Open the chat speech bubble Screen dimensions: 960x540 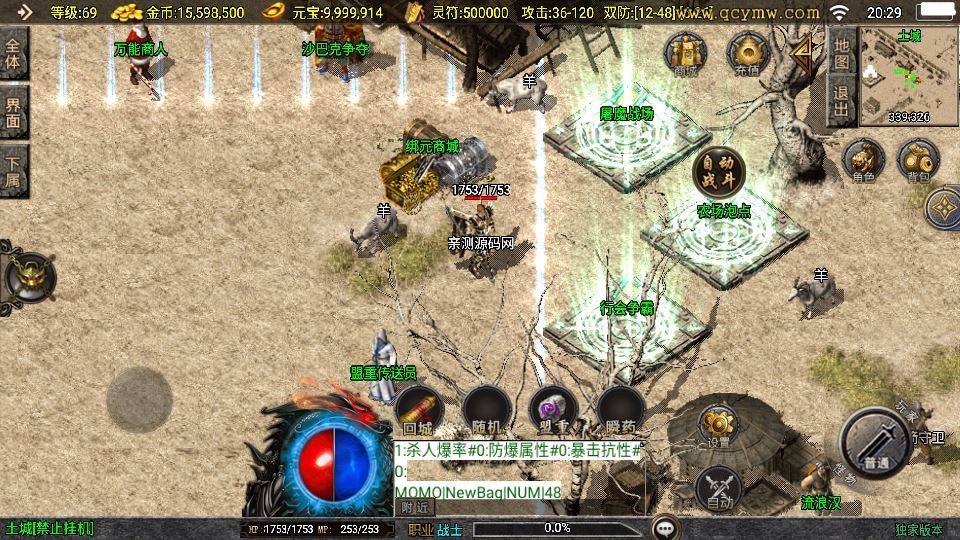[x=665, y=527]
